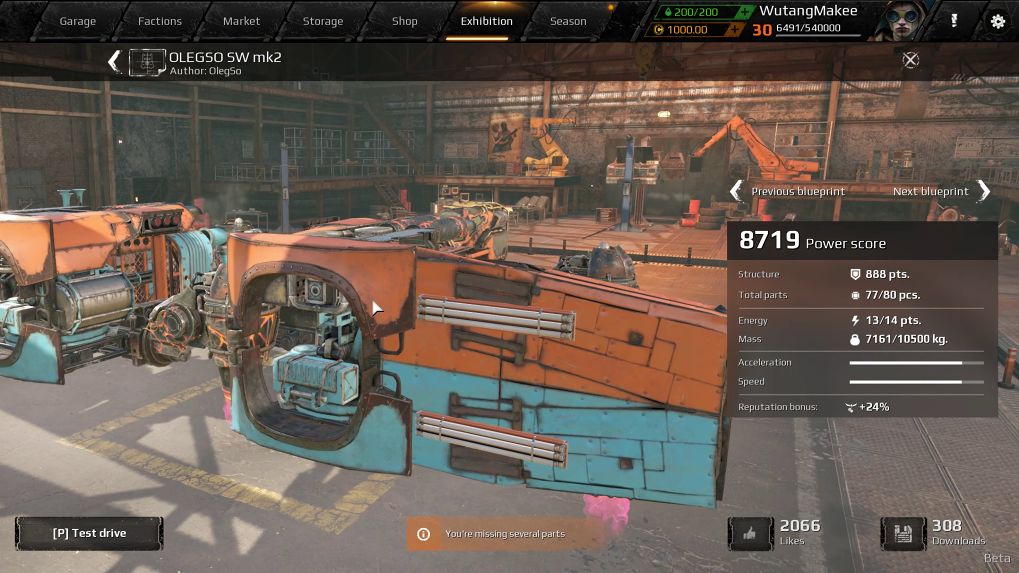Open the Storage tab
The width and height of the screenshot is (1019, 573).
coord(323,21)
